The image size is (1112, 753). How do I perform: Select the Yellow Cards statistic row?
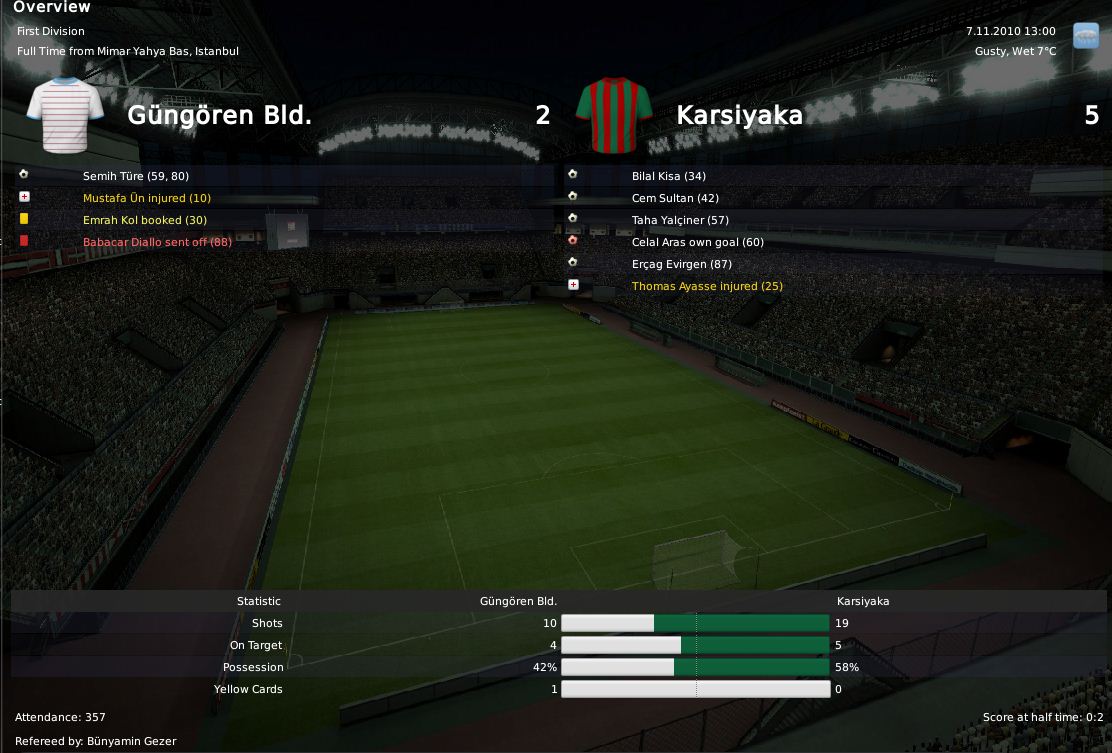point(248,689)
